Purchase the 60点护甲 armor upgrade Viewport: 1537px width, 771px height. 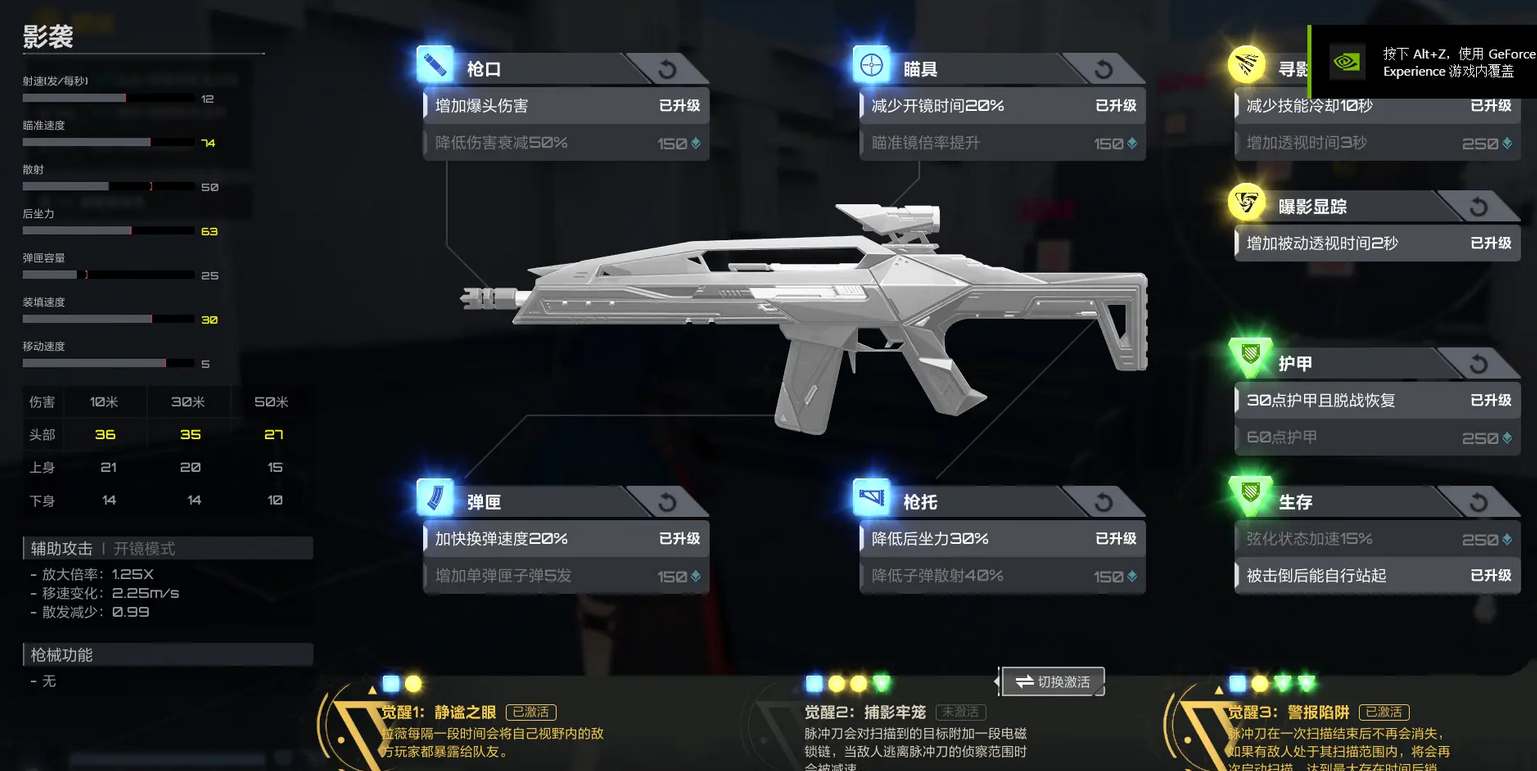pos(1377,437)
